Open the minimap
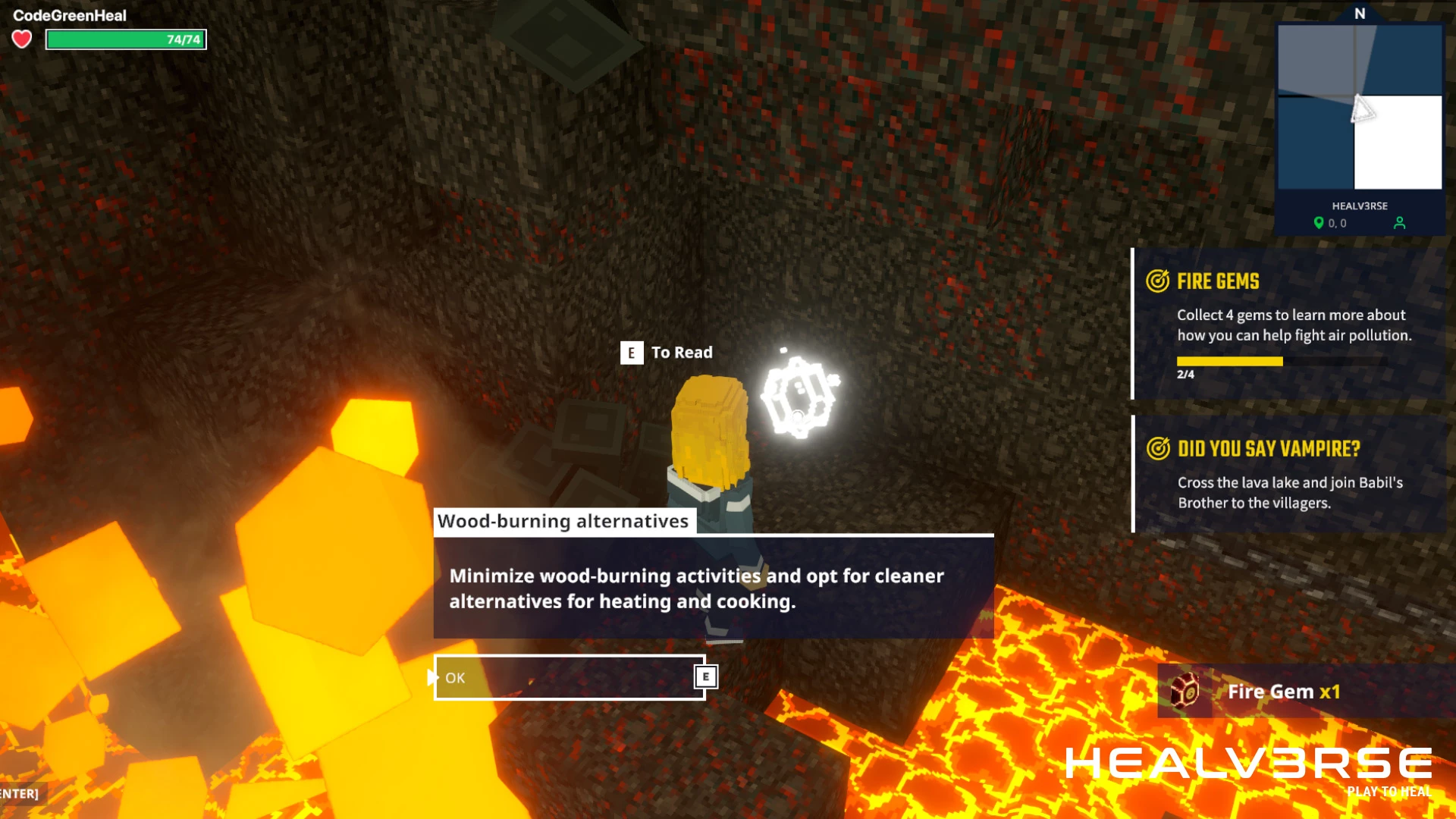The image size is (1456, 819). [1360, 106]
